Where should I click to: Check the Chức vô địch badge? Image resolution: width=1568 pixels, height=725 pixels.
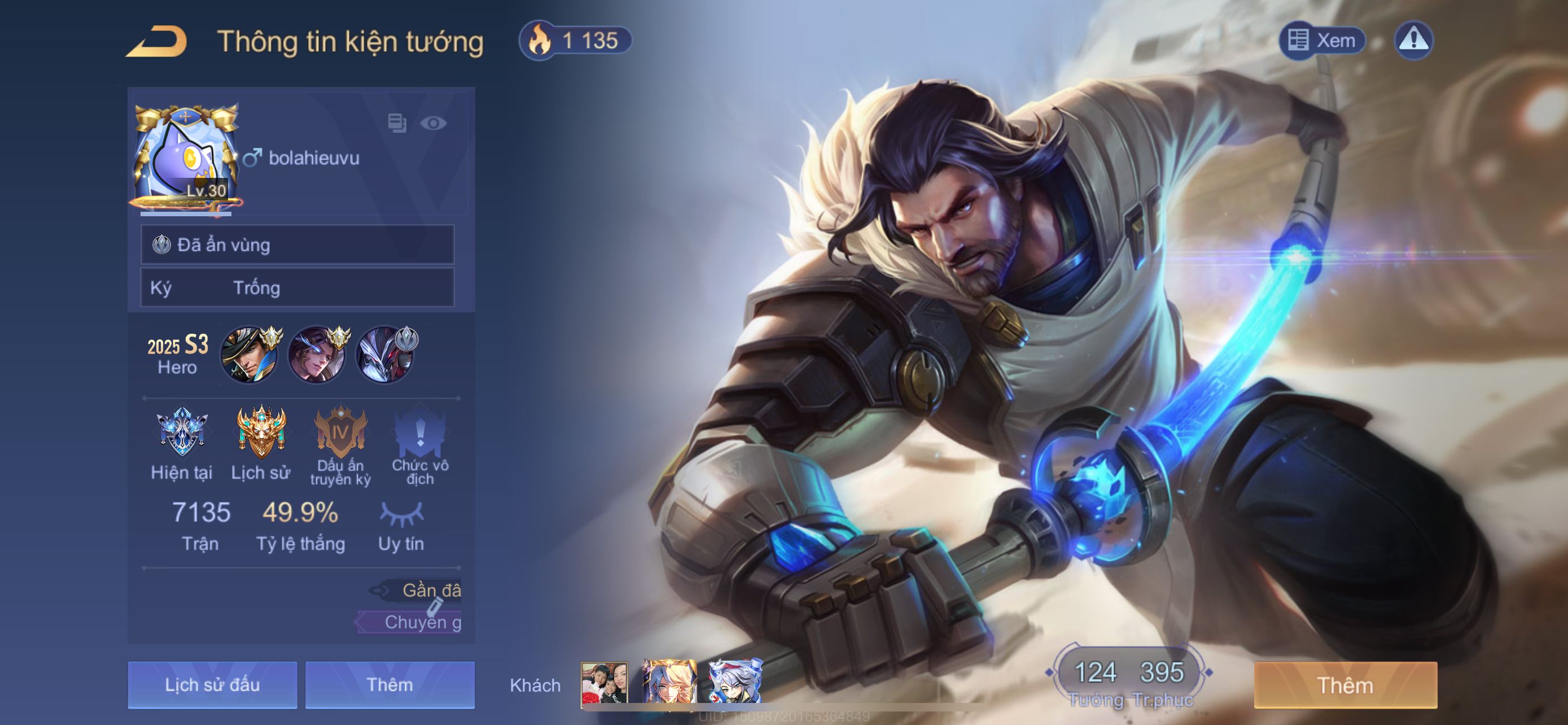[420, 433]
